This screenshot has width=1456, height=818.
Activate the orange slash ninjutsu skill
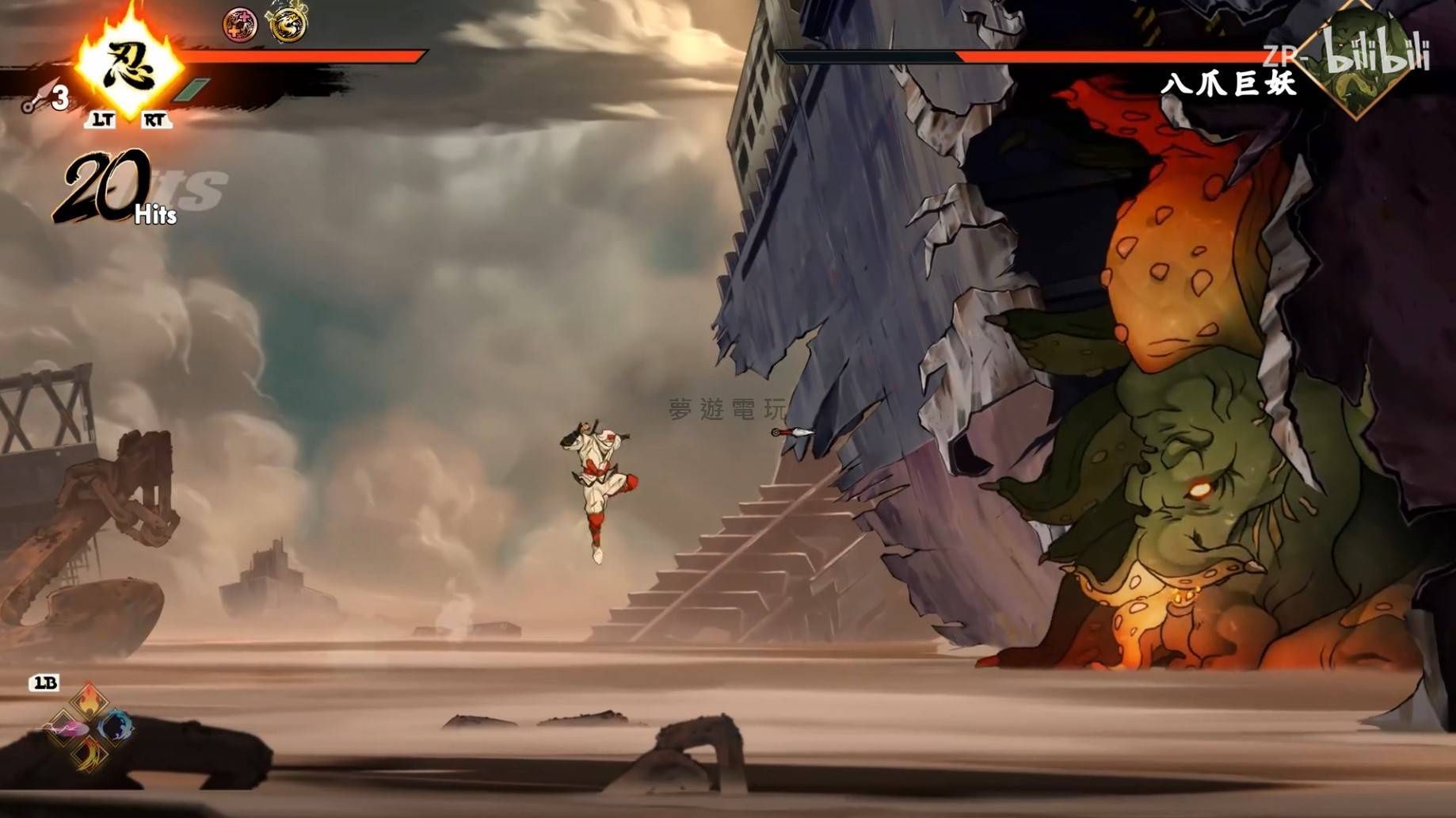coord(88,753)
